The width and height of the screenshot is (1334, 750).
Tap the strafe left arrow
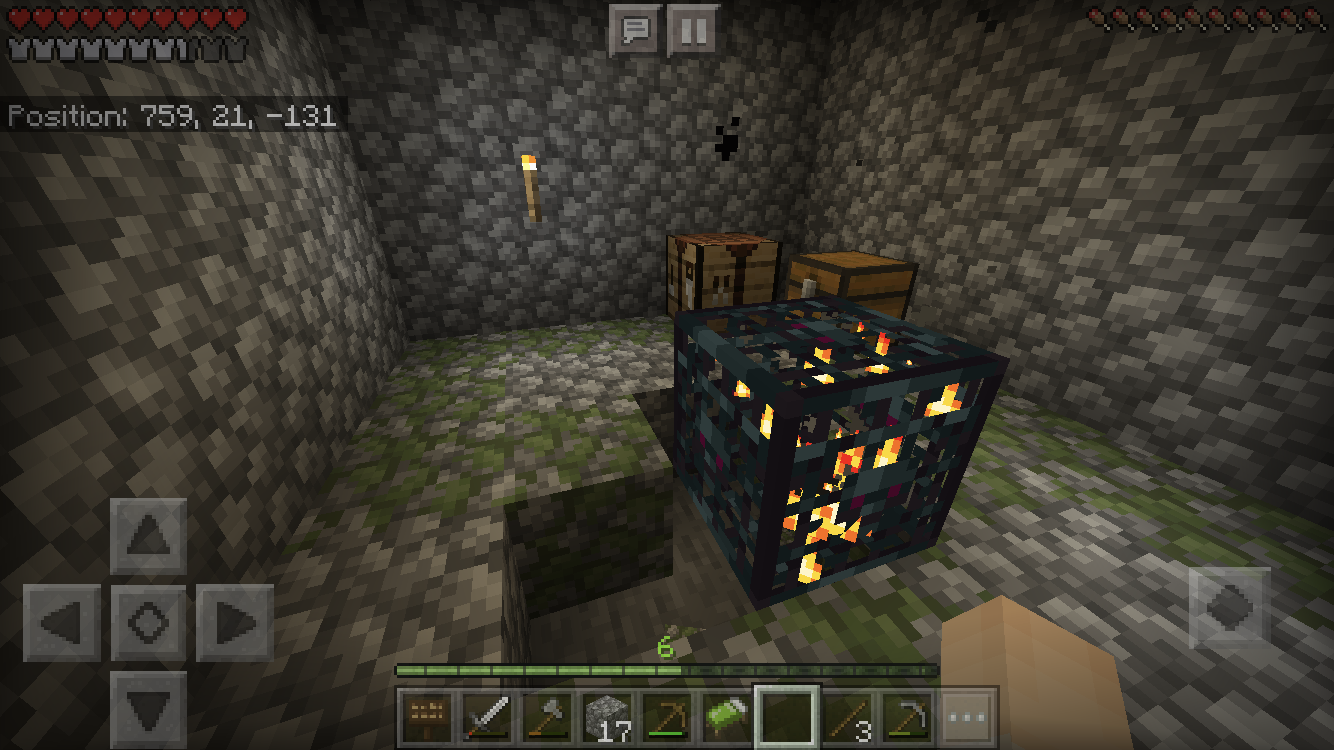point(62,623)
